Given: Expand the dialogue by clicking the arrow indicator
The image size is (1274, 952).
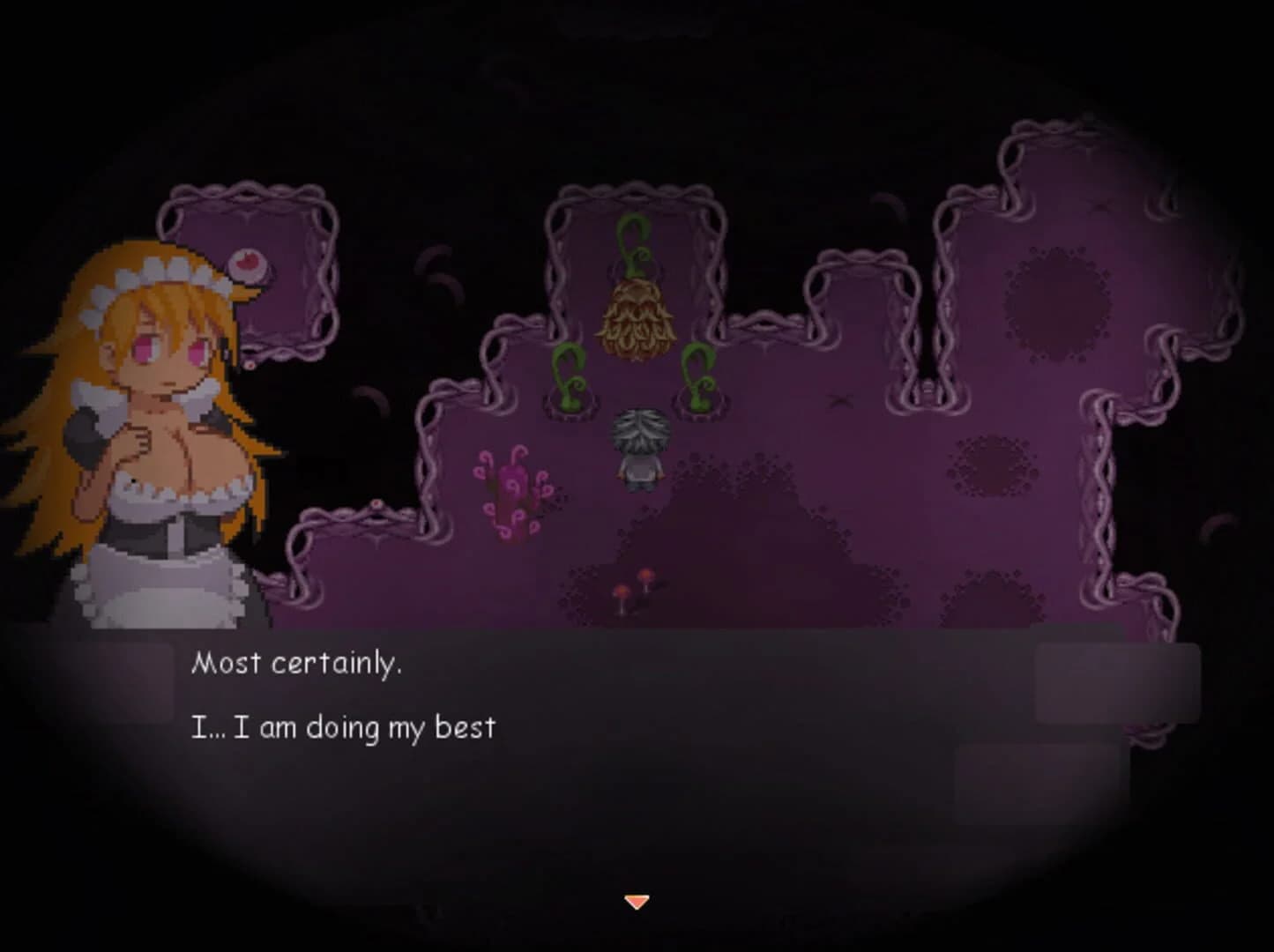Looking at the screenshot, I should (637, 901).
